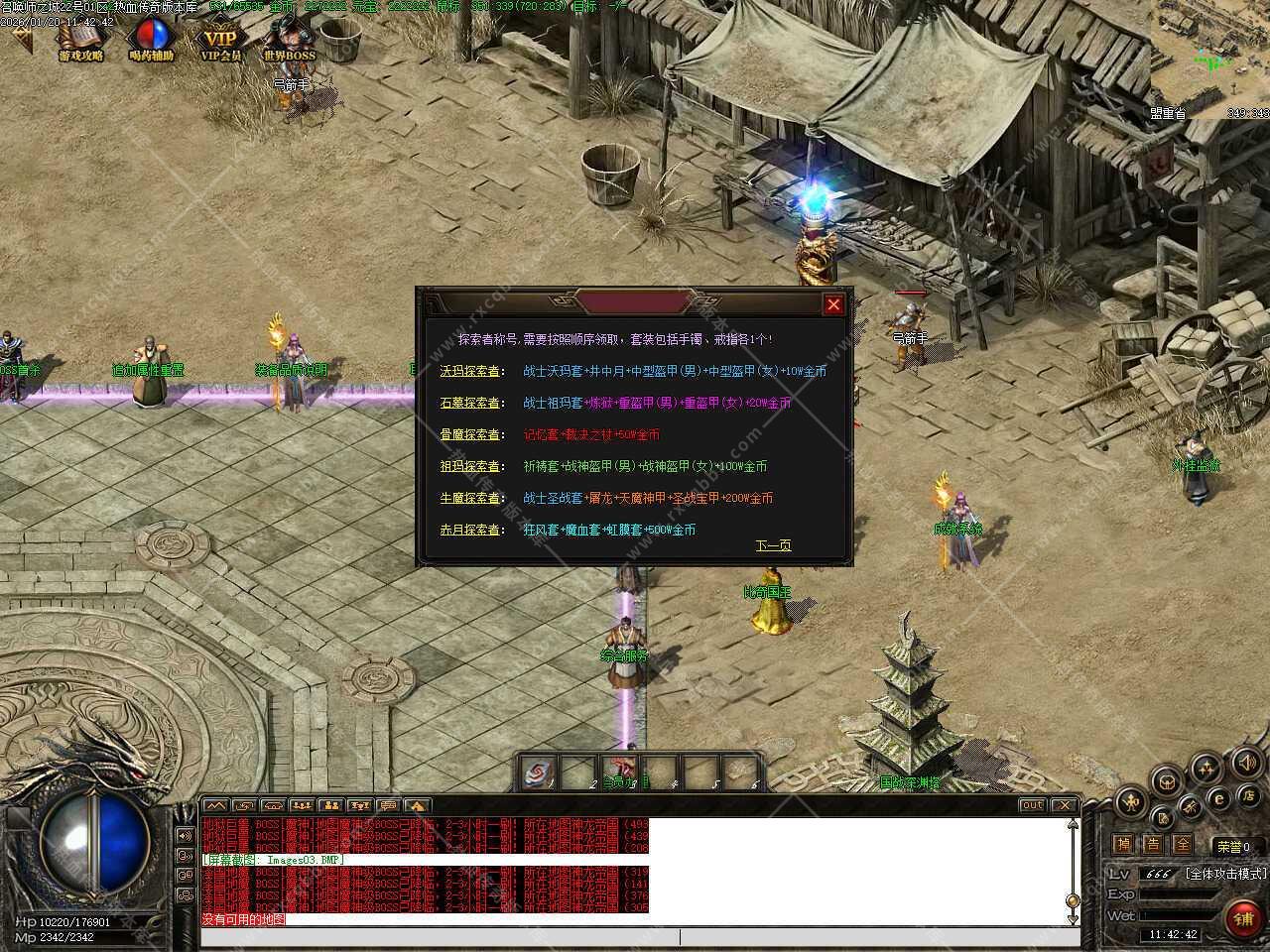Click the minimap in the corner
The width and height of the screenshot is (1270, 952).
coord(1210,55)
